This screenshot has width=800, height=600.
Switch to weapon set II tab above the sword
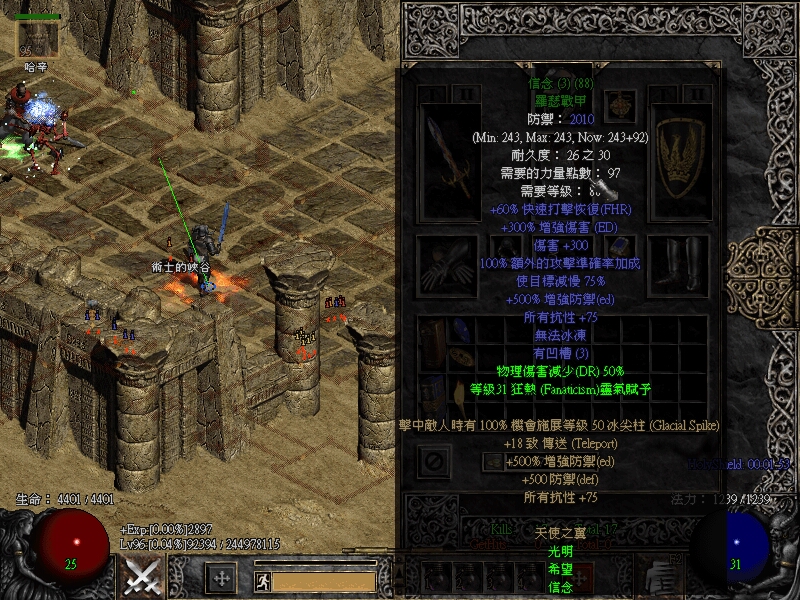tap(468, 93)
